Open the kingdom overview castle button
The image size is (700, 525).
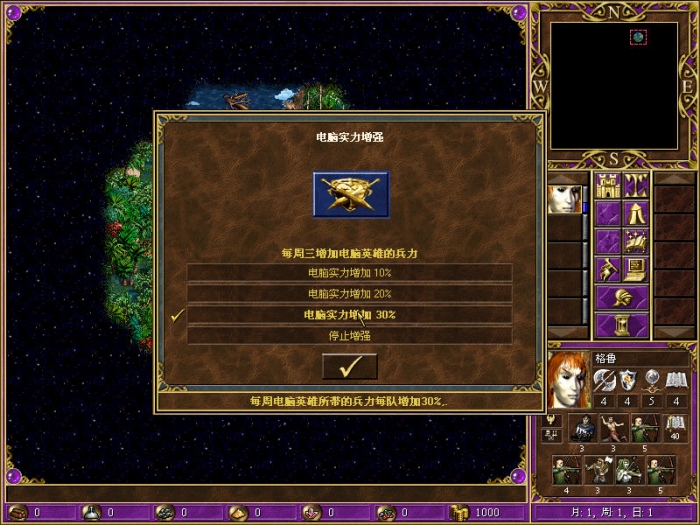pos(608,185)
